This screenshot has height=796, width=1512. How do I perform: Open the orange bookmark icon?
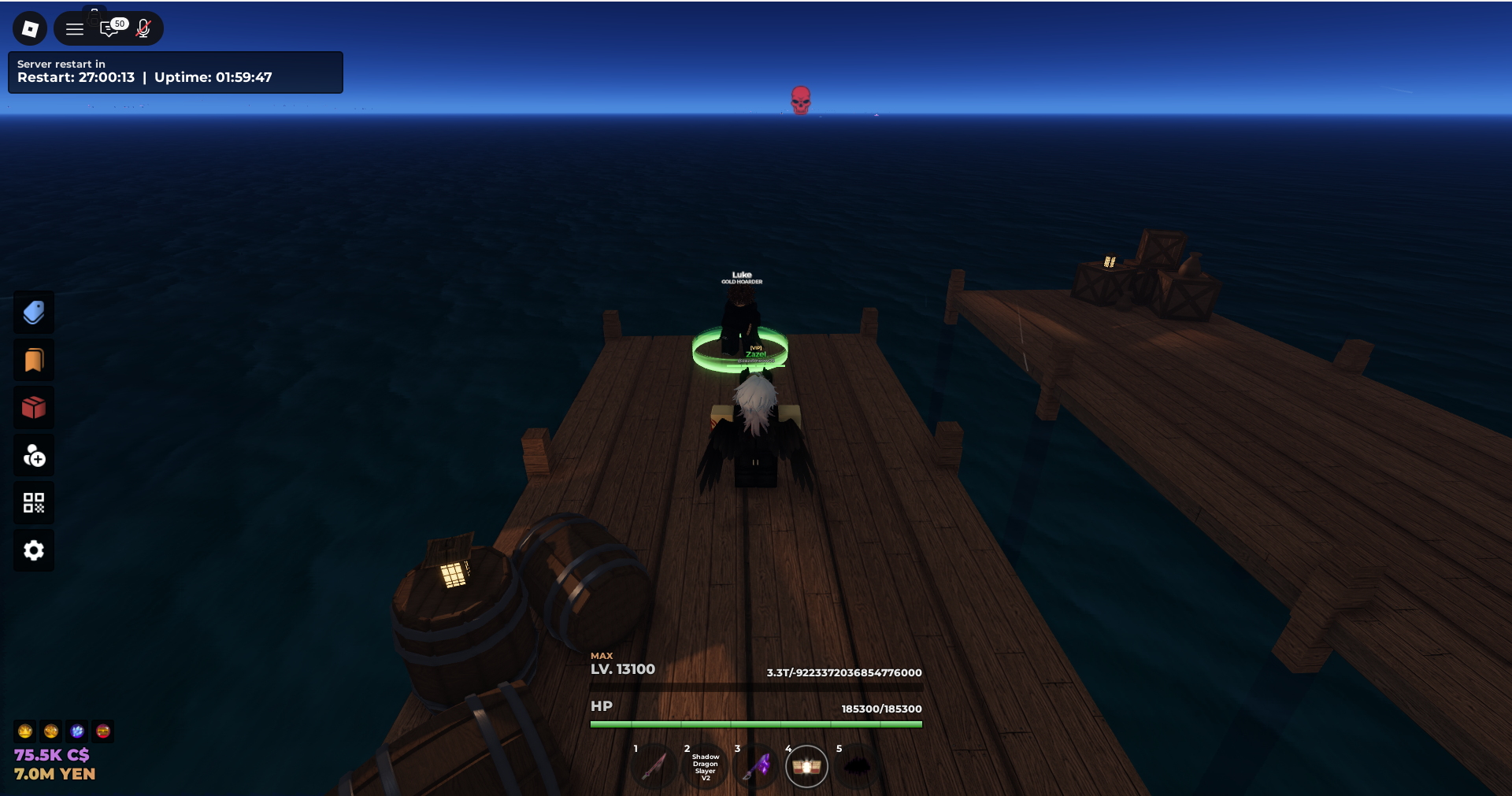(x=34, y=361)
